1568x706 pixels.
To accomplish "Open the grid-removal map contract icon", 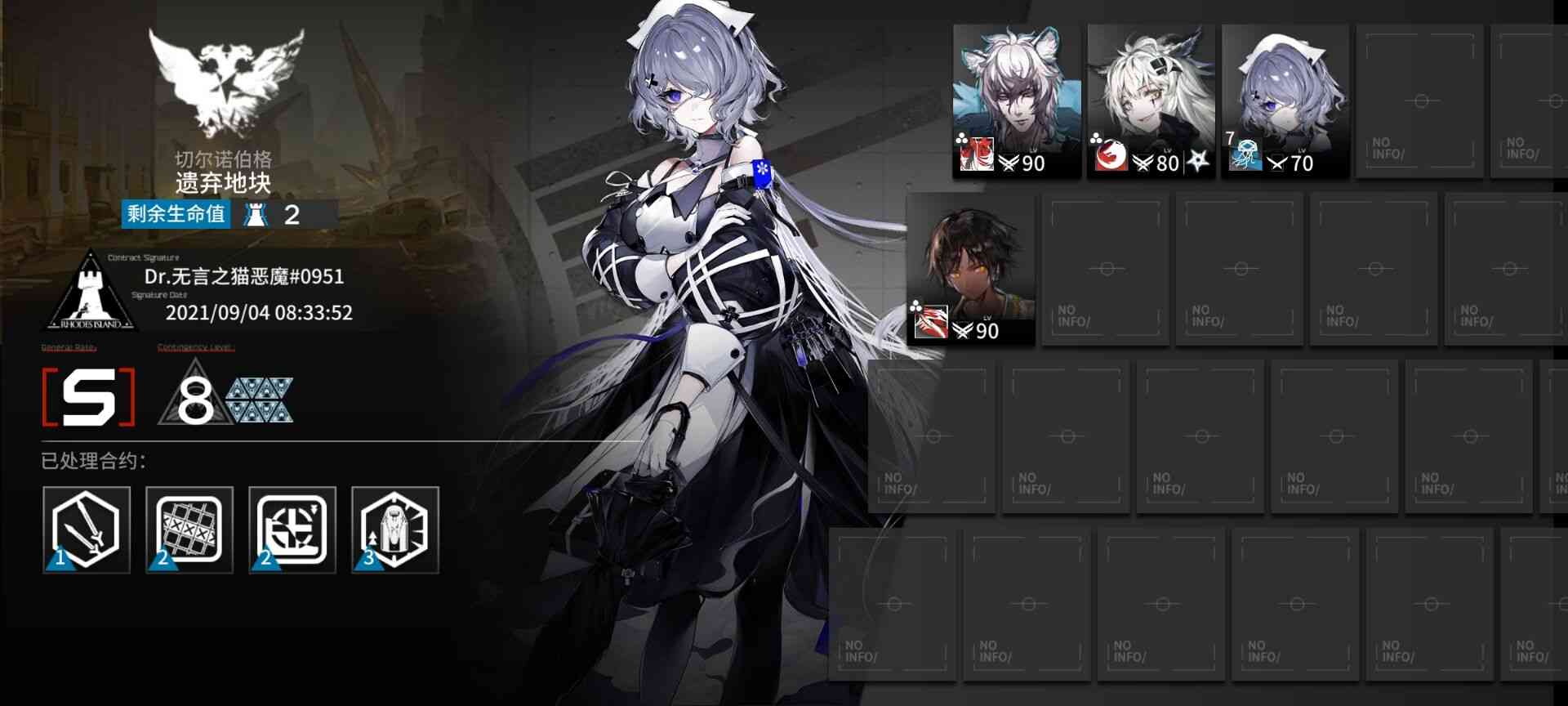I will pyautogui.click(x=189, y=531).
